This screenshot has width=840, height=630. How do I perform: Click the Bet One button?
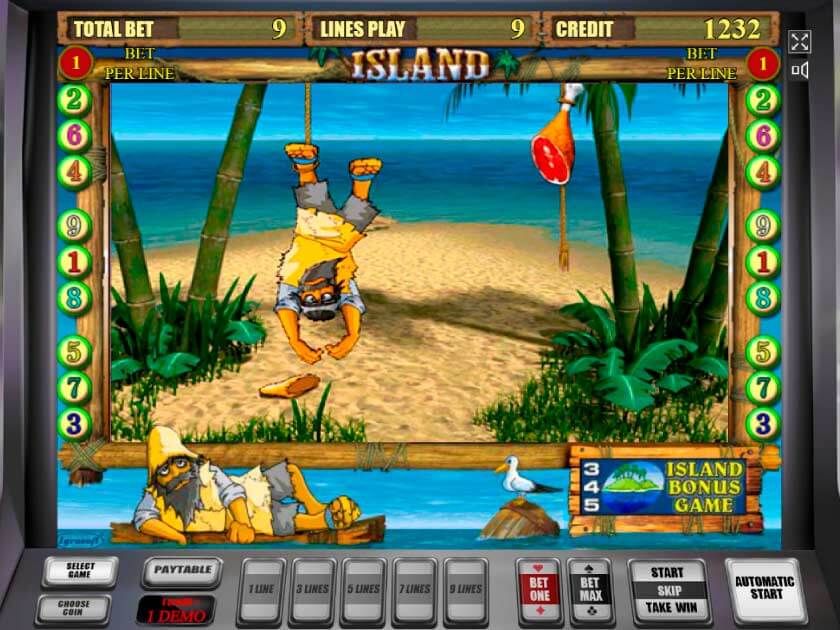tap(539, 592)
